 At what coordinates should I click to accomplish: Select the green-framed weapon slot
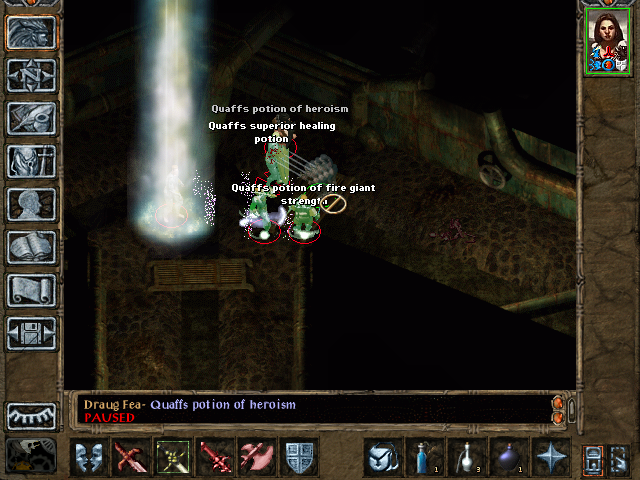click(x=174, y=457)
